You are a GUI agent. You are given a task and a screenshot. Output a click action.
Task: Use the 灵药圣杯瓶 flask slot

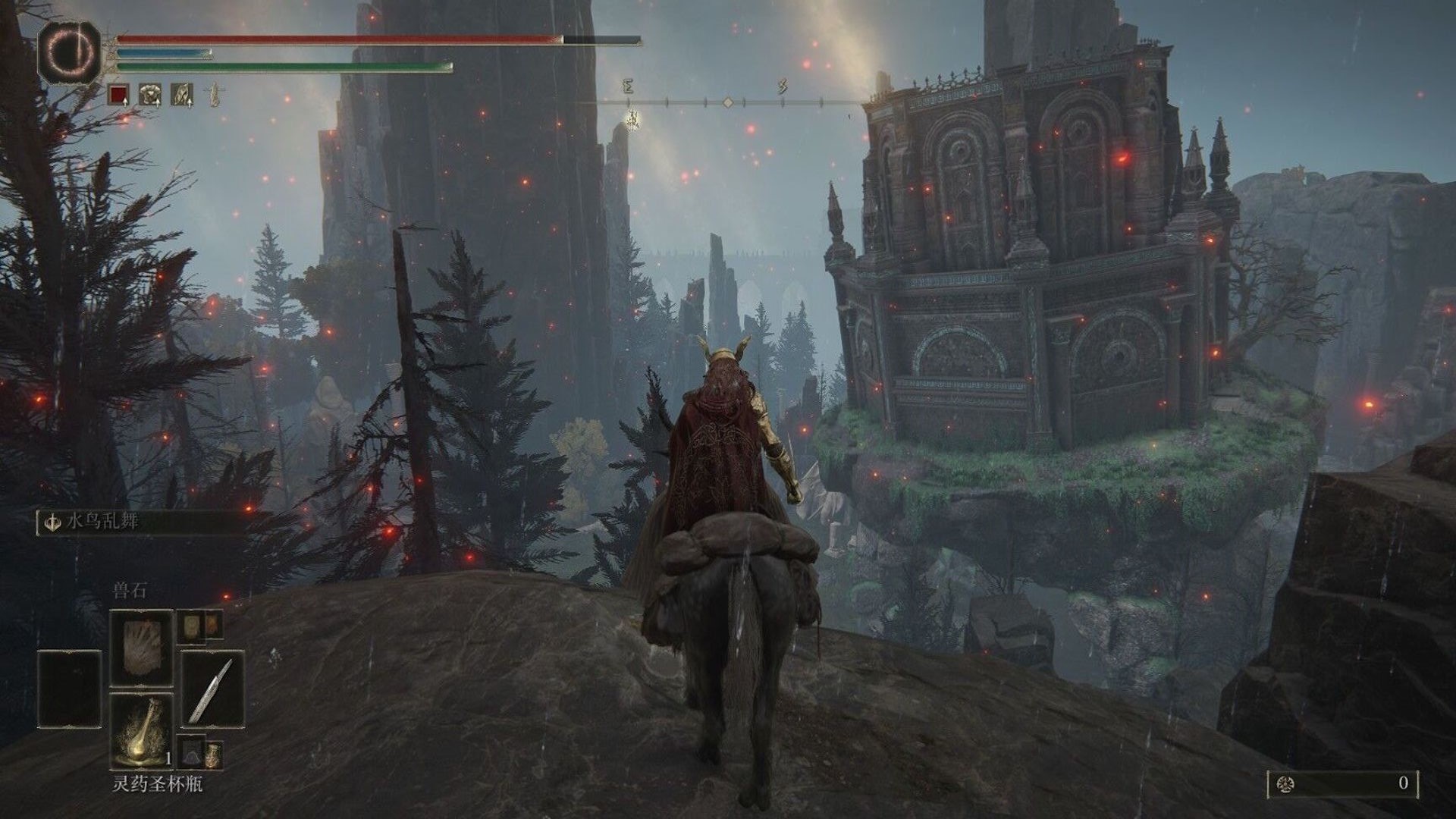point(141,730)
